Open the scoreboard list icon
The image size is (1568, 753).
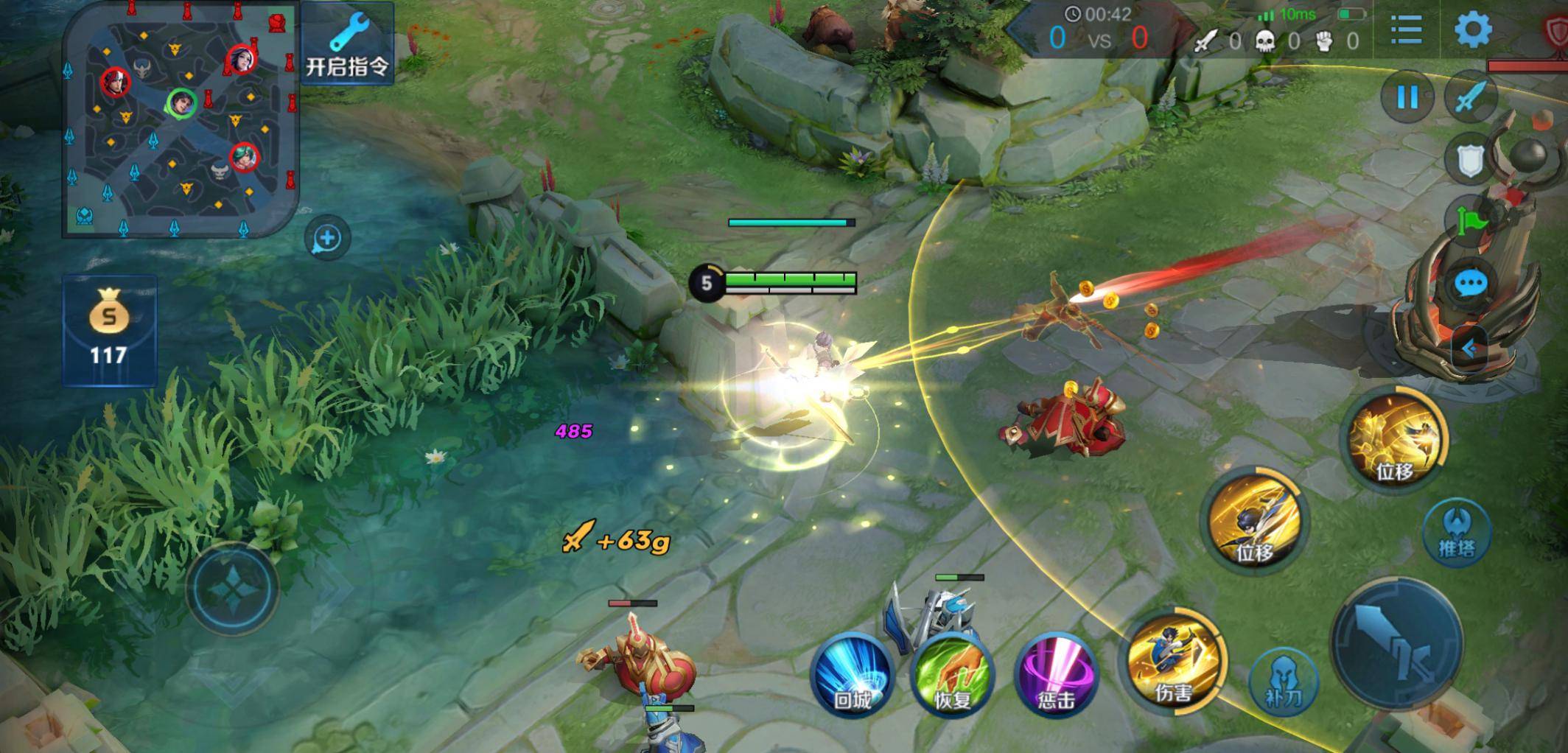pyautogui.click(x=1406, y=31)
